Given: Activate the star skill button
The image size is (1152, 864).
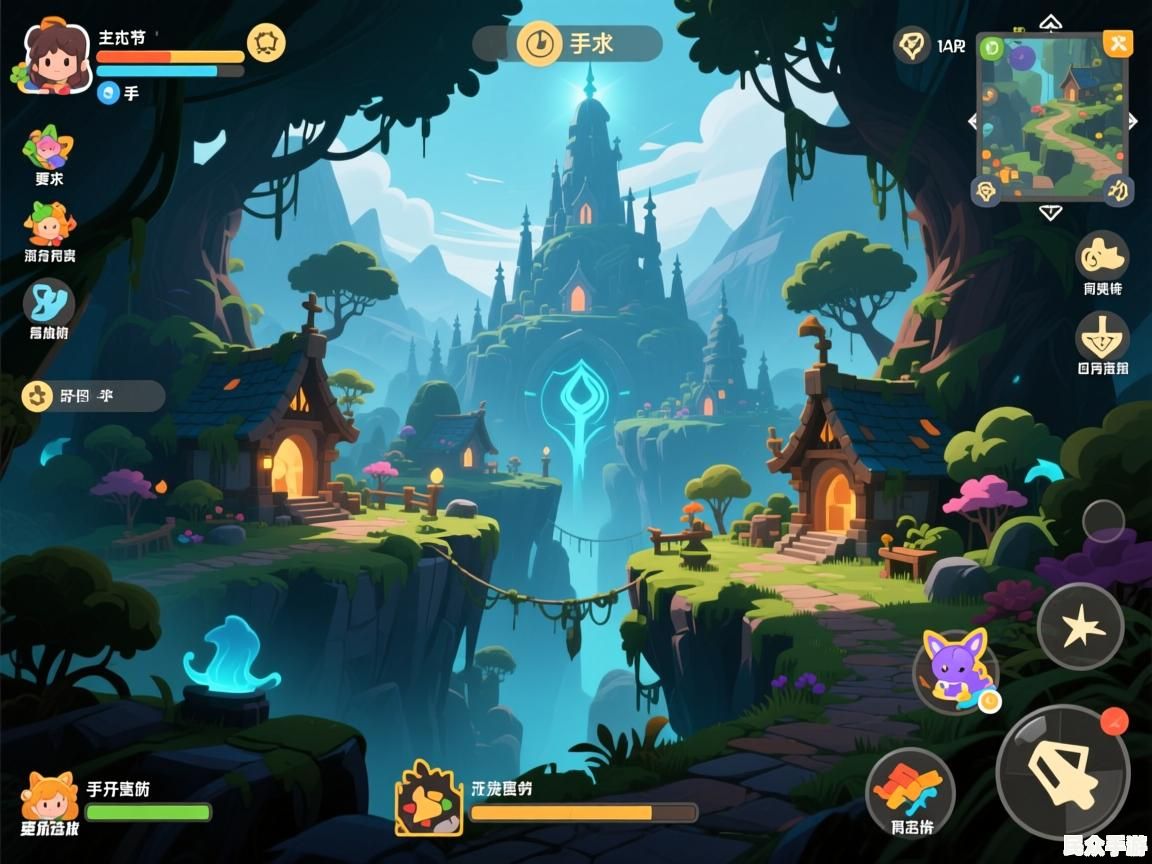Looking at the screenshot, I should pos(1080,627).
